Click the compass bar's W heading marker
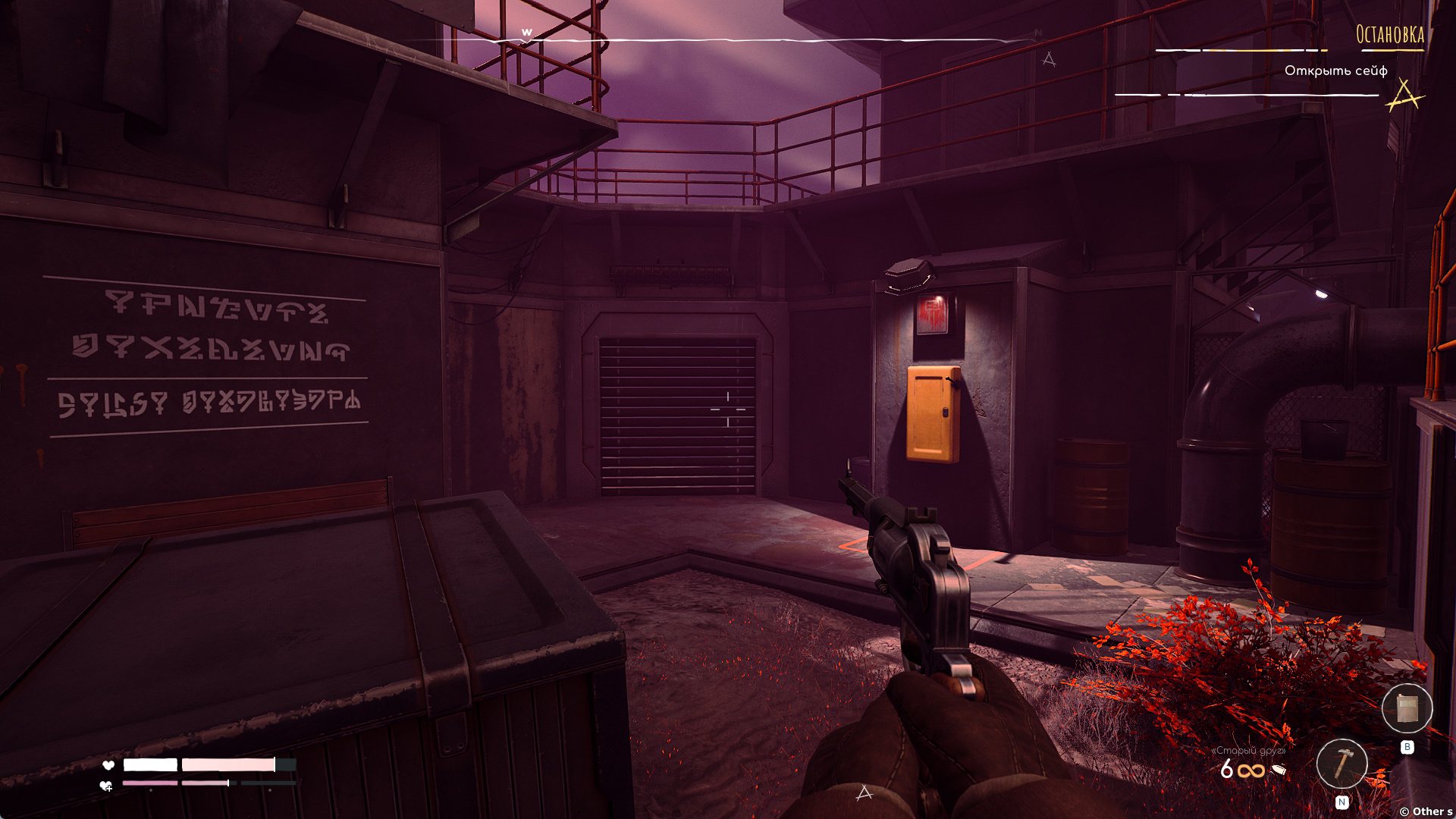This screenshot has height=819, width=1456. coord(526,33)
